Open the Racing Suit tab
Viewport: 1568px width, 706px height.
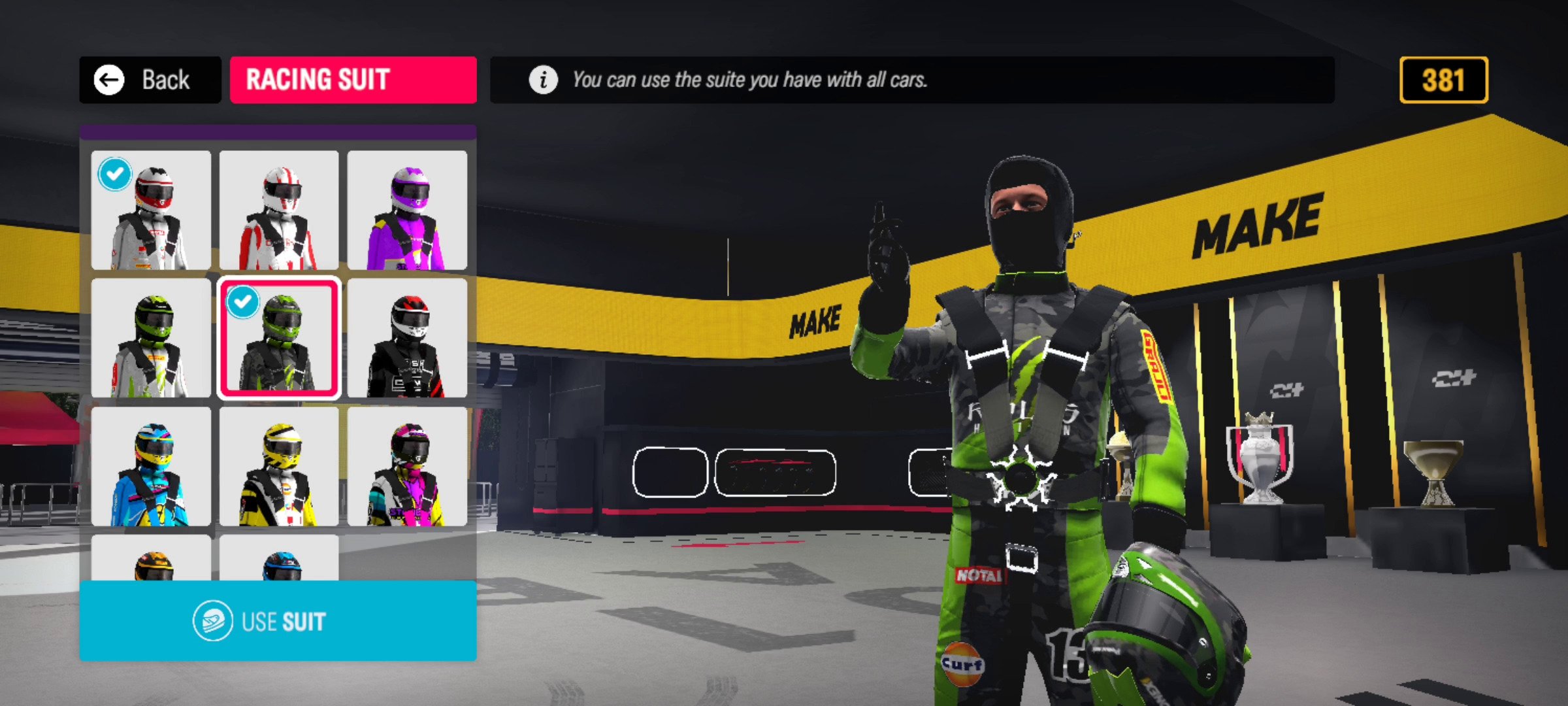click(x=353, y=80)
